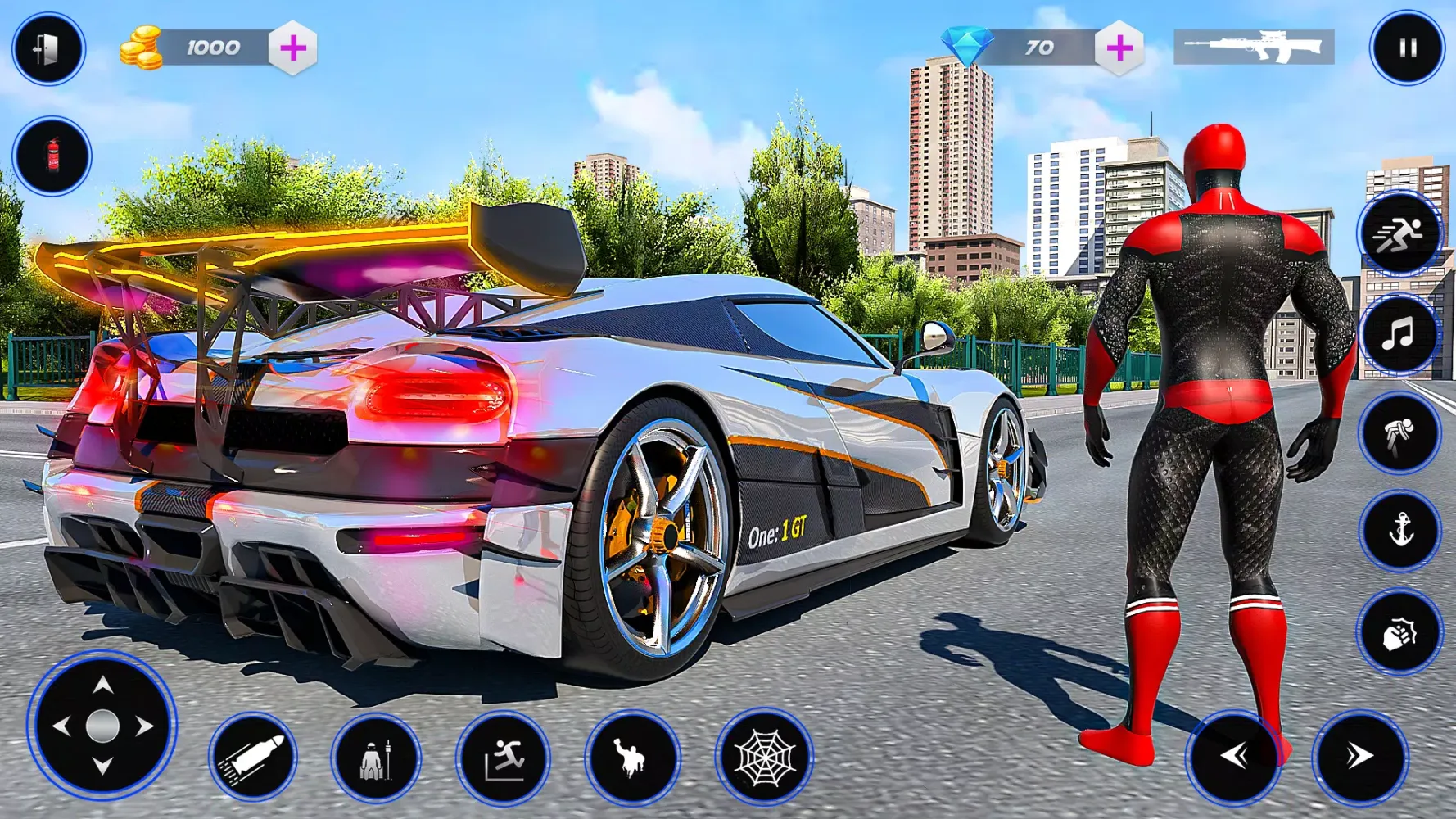Viewport: 1456px width, 819px height.
Task: Pause the game
Action: coord(1407,48)
